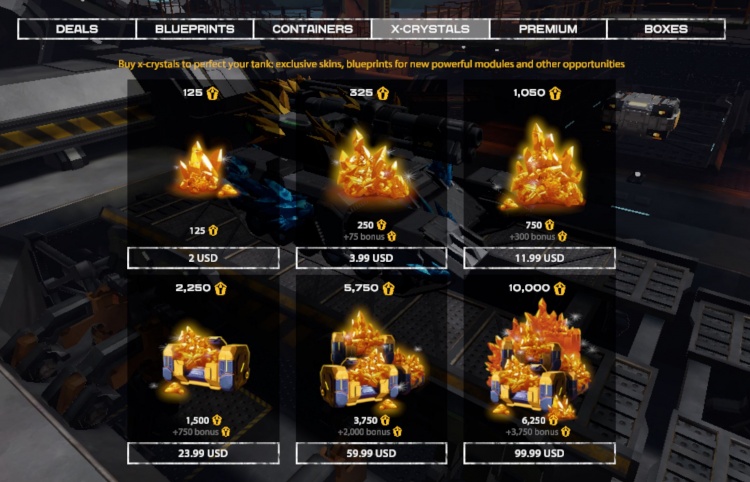Screen dimensions: 750x482
Task: Choose the 59.99 USD purchase button
Action: pyautogui.click(x=371, y=453)
